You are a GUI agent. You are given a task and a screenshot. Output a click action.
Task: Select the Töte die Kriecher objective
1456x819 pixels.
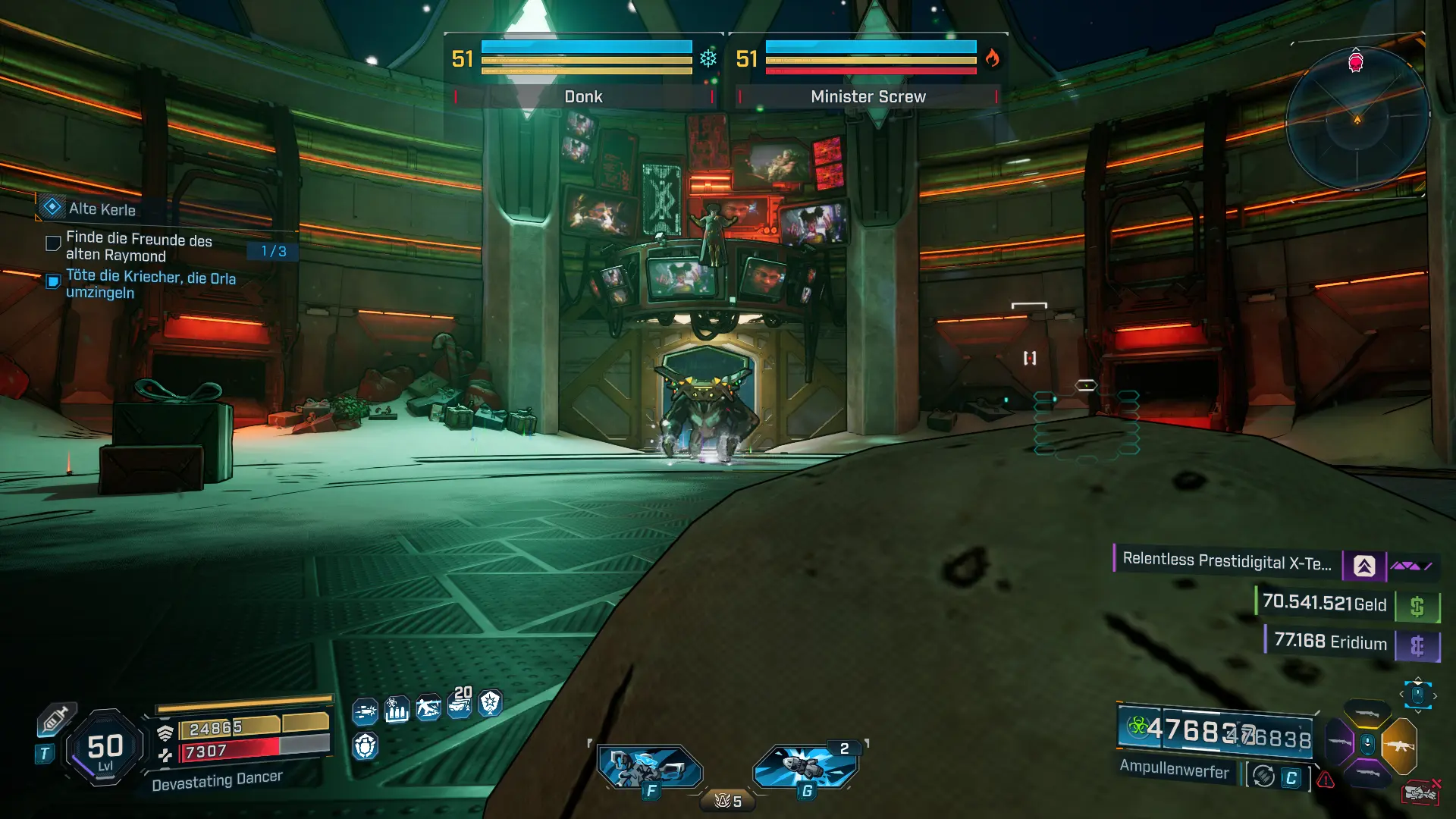[150, 285]
